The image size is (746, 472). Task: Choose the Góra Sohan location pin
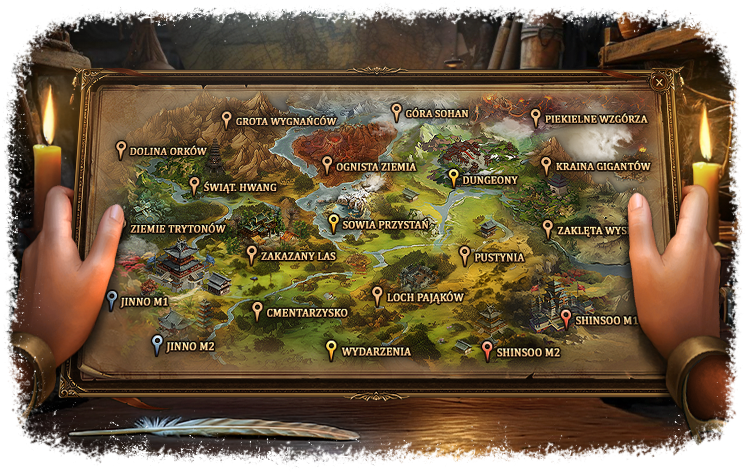pos(396,112)
